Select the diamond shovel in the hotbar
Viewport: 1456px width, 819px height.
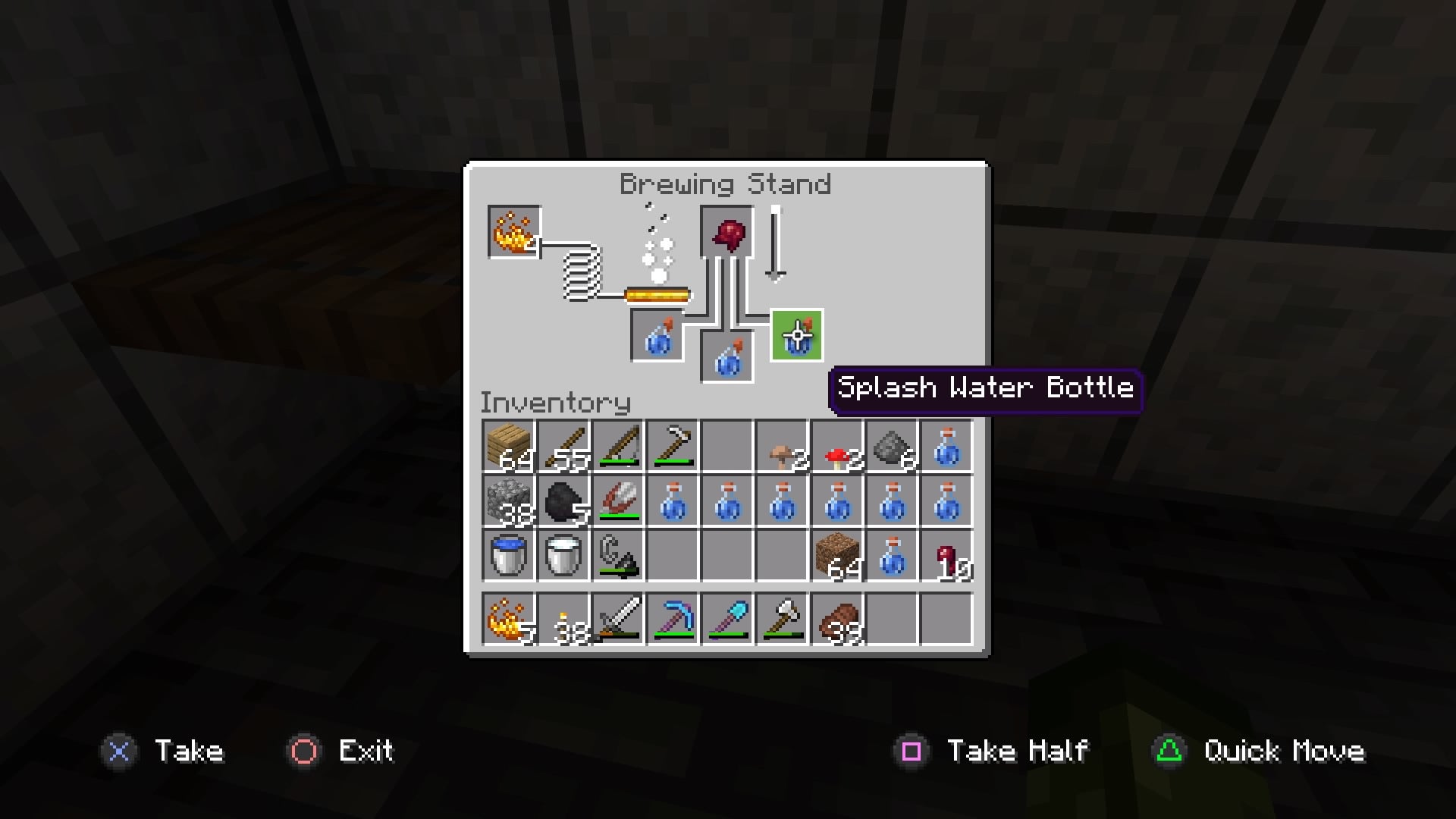[x=726, y=620]
